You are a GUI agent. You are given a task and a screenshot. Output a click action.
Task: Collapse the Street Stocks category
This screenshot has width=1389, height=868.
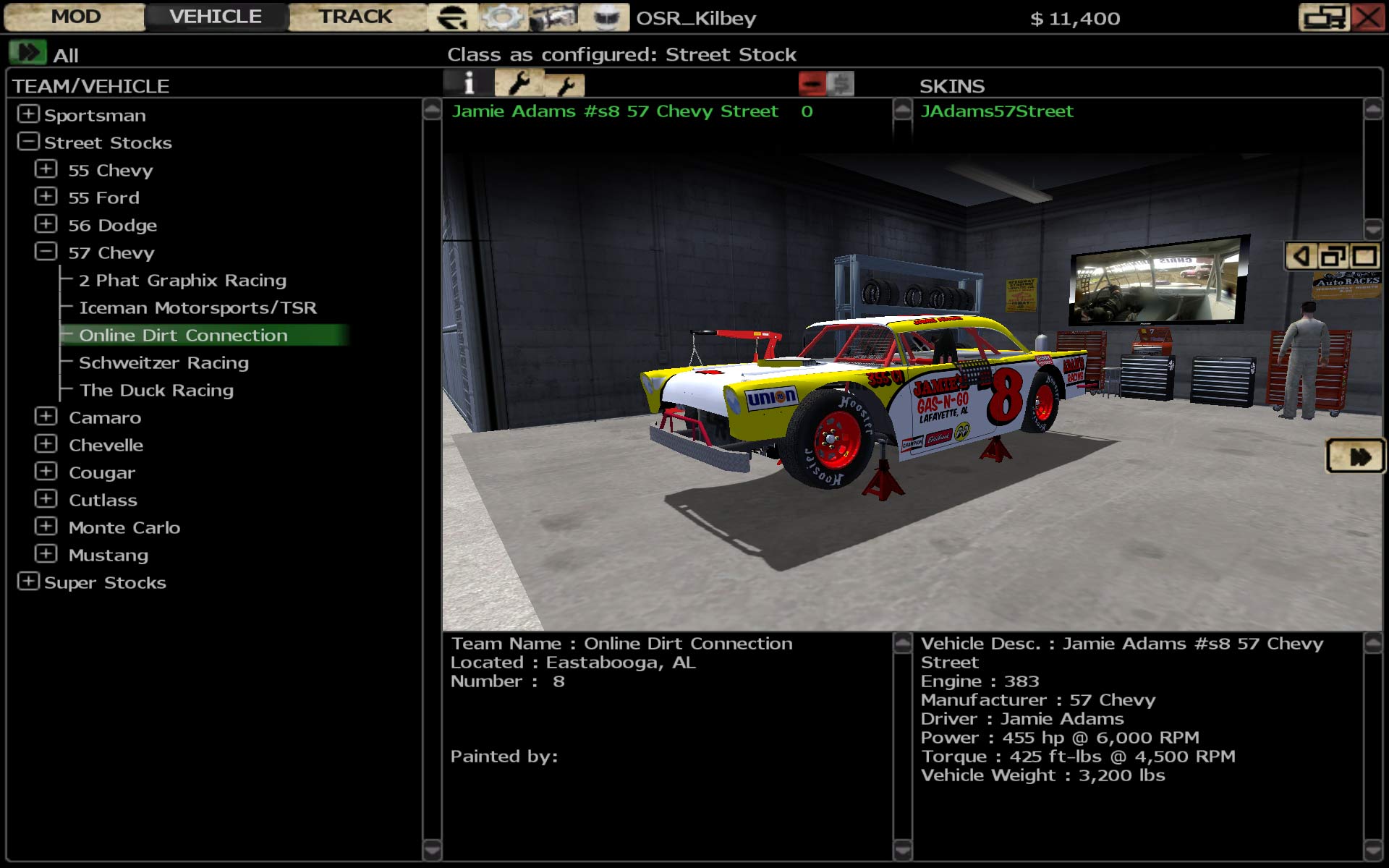coord(28,142)
